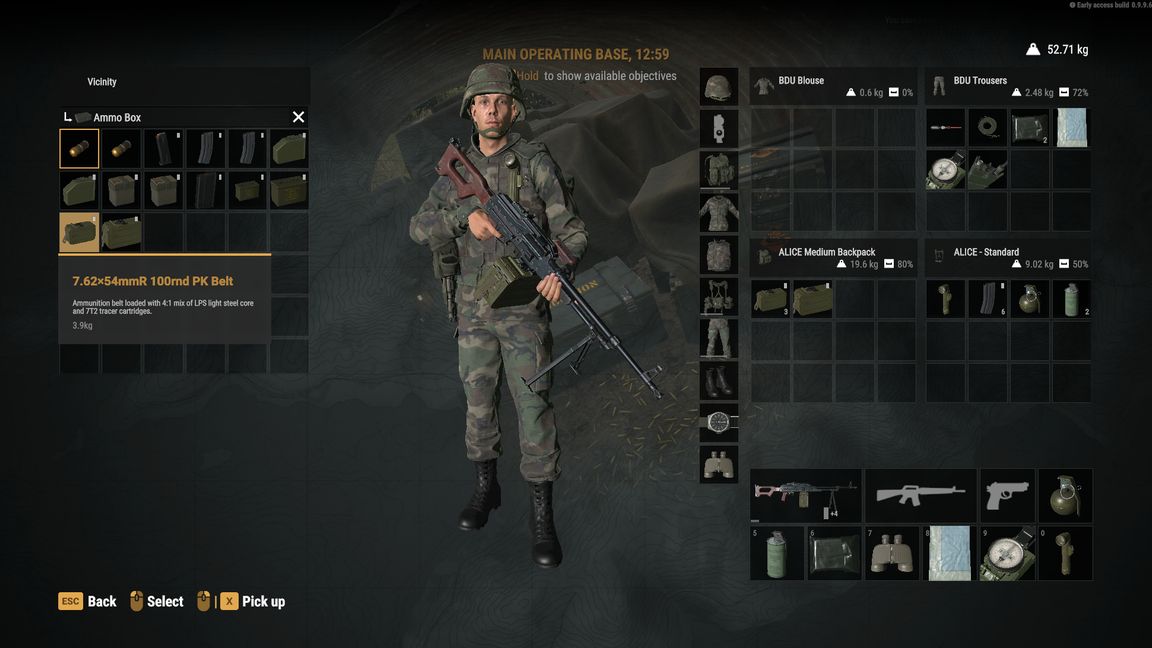Select the wristwatch equipment slot
Screen dimensions: 1152x648
pyautogui.click(x=718, y=422)
